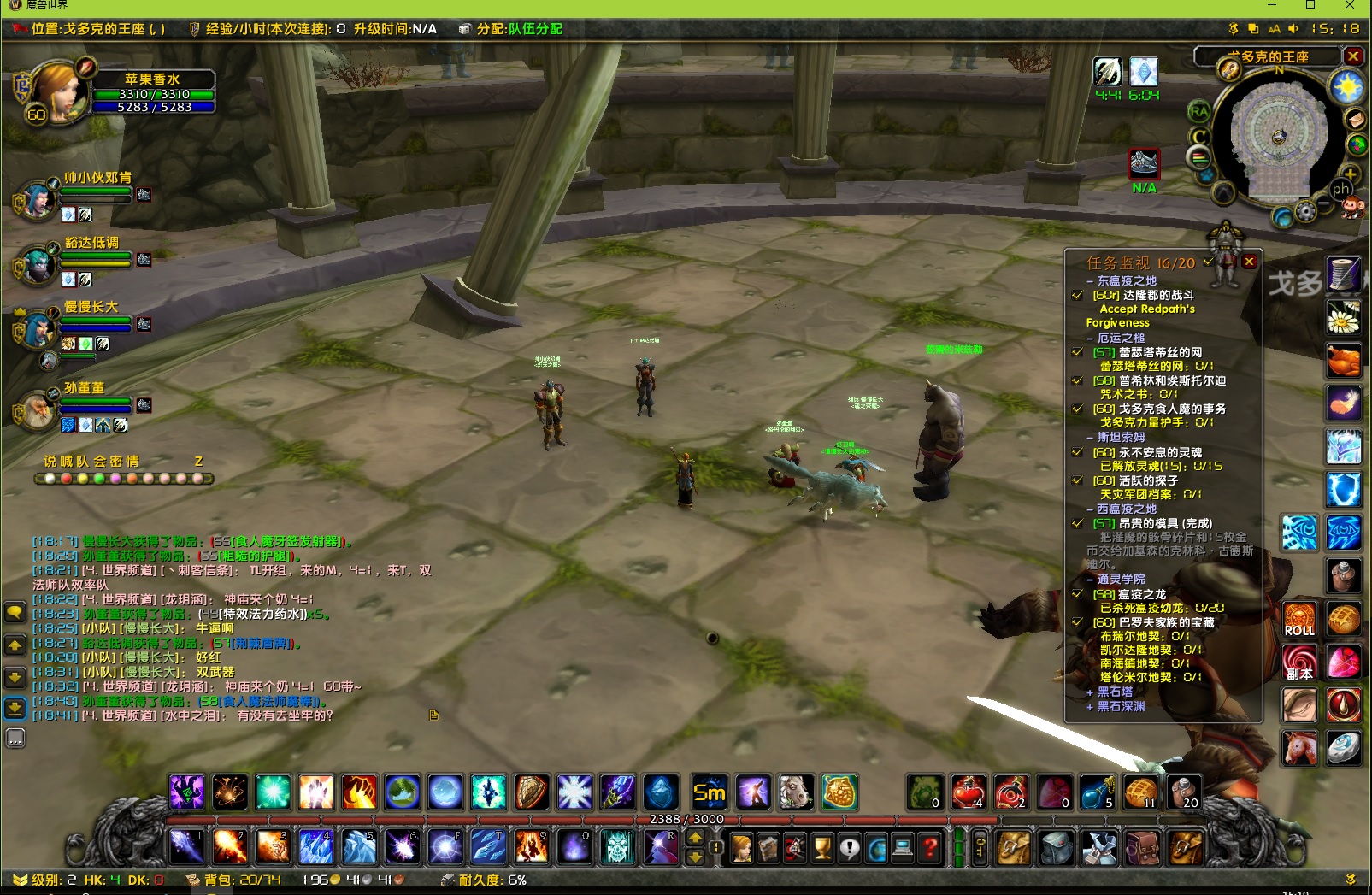Screen dimensions: 1372x895
Task: Close the game window
Action: point(1350,5)
